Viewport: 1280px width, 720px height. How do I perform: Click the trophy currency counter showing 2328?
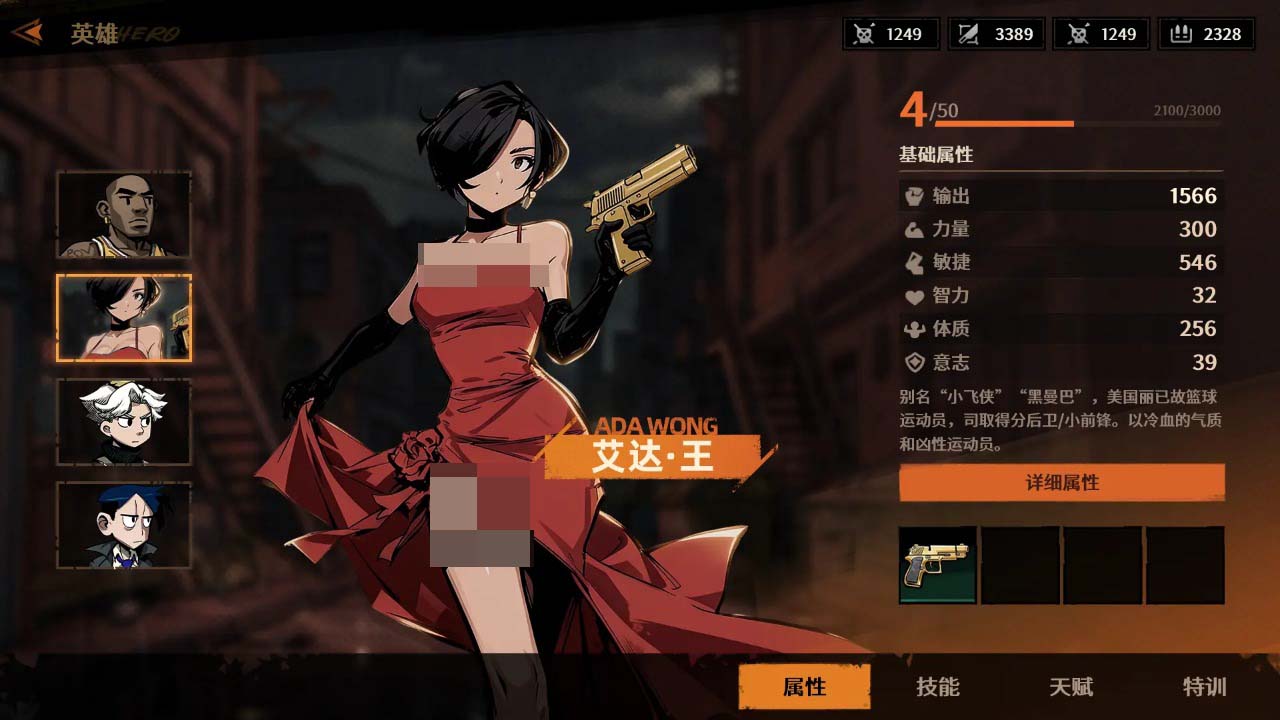1206,34
